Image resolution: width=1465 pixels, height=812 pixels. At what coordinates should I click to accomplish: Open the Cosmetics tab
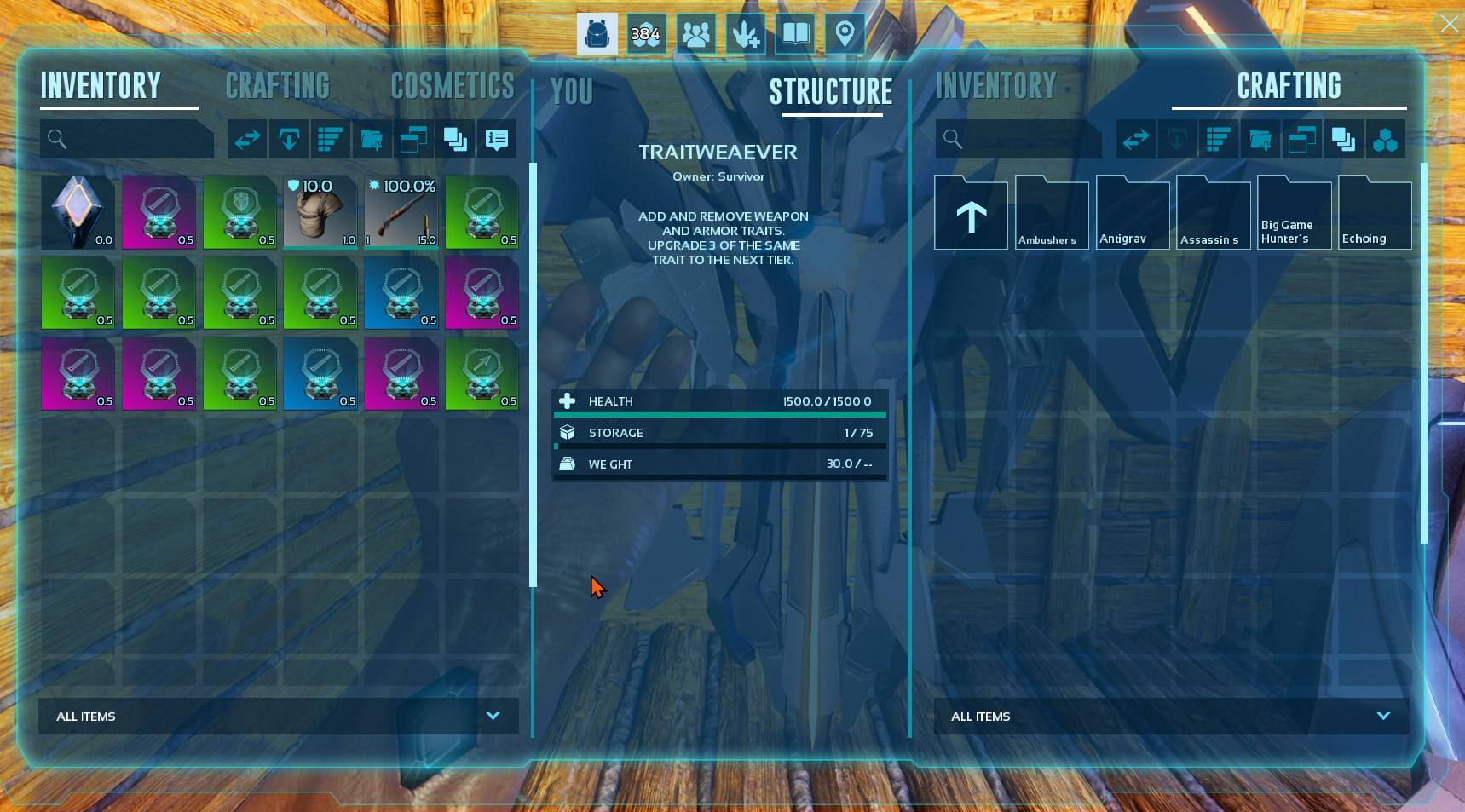coord(452,86)
